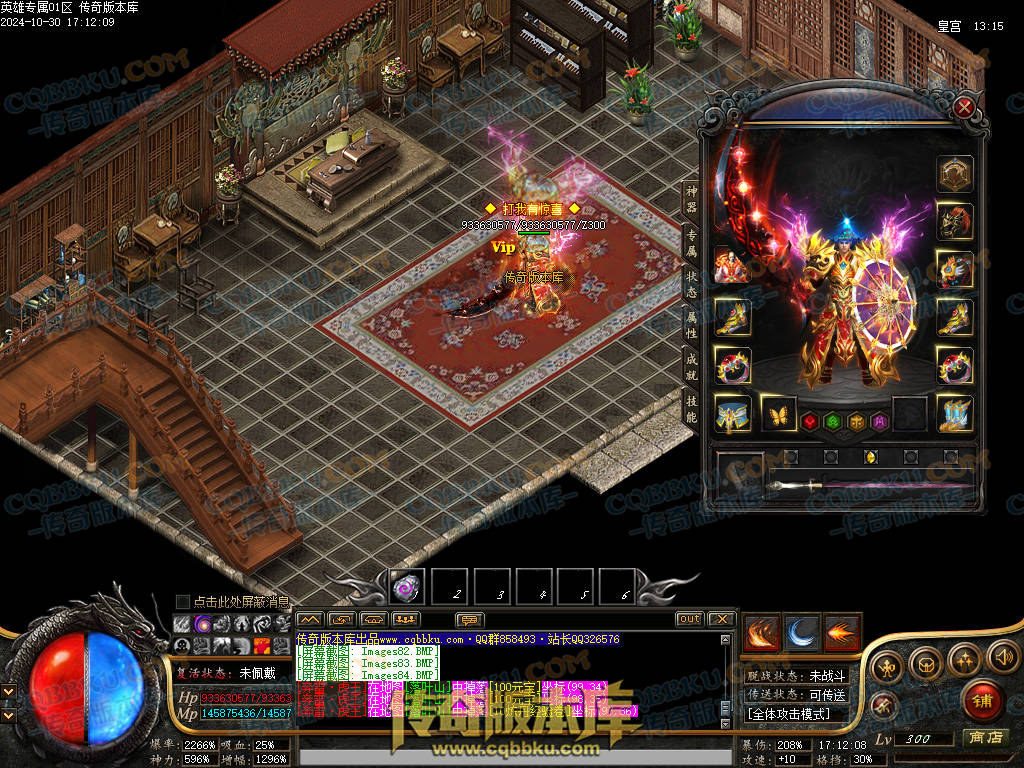Show the 状态 tab

coord(691,285)
